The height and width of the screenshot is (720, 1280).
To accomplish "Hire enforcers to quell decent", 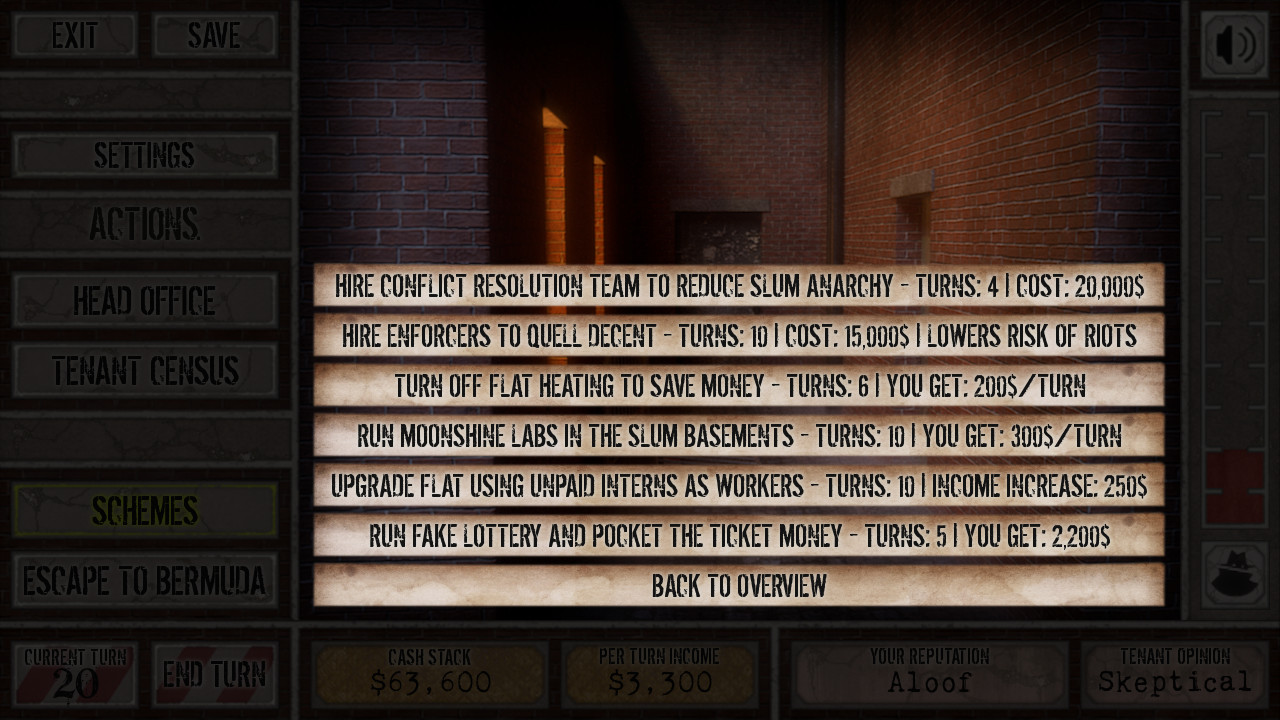I will [739, 335].
